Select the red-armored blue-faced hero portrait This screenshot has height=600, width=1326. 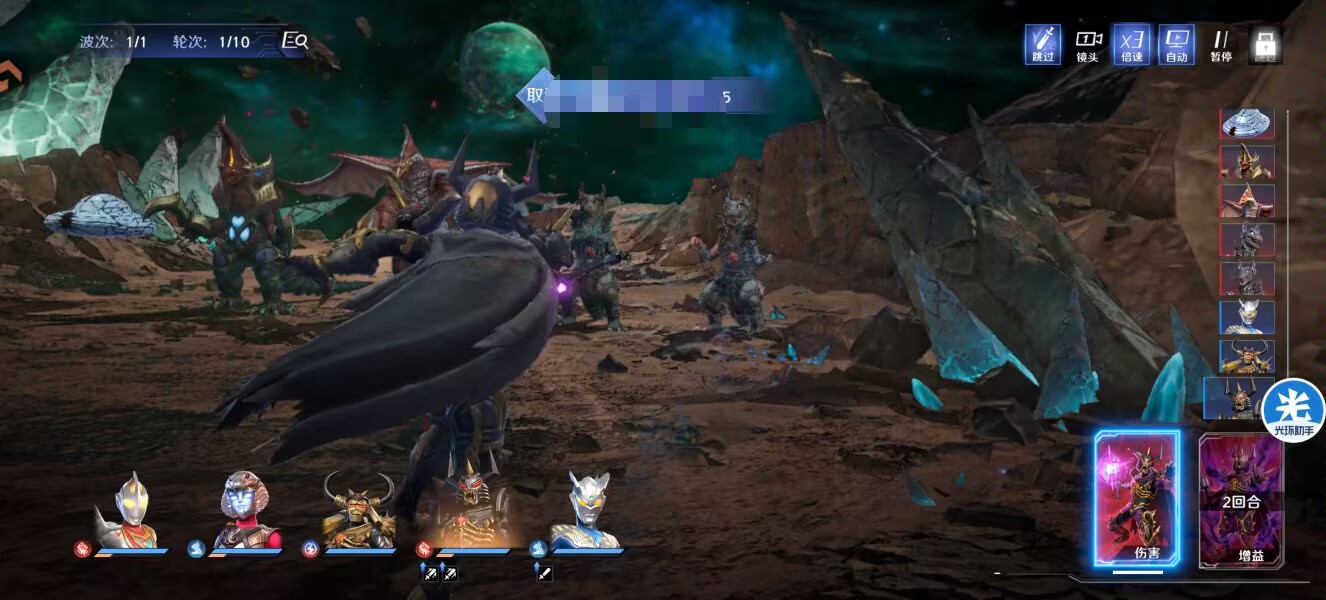pos(244,511)
